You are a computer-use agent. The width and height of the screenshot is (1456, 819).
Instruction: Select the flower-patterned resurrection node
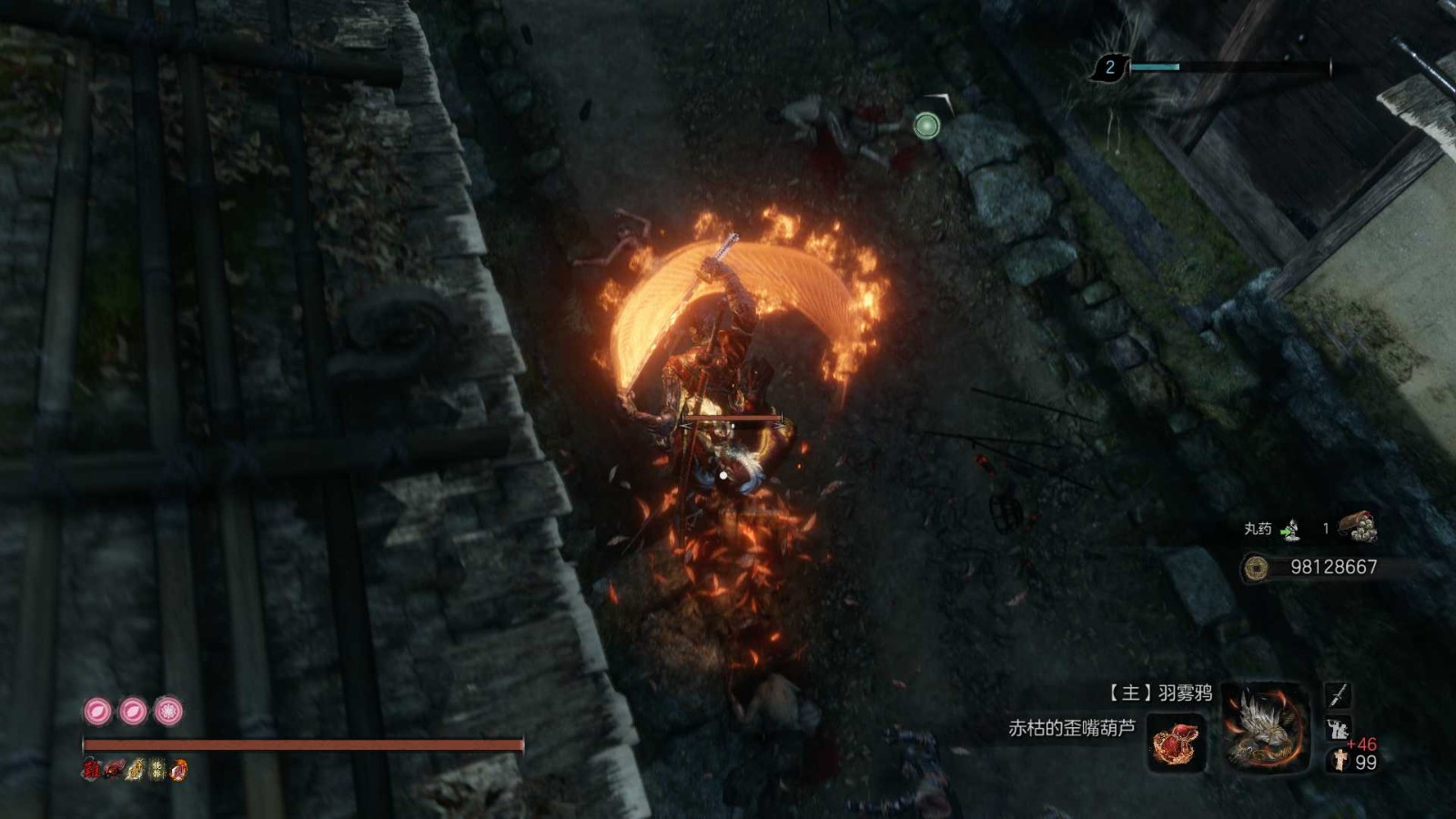click(x=168, y=711)
